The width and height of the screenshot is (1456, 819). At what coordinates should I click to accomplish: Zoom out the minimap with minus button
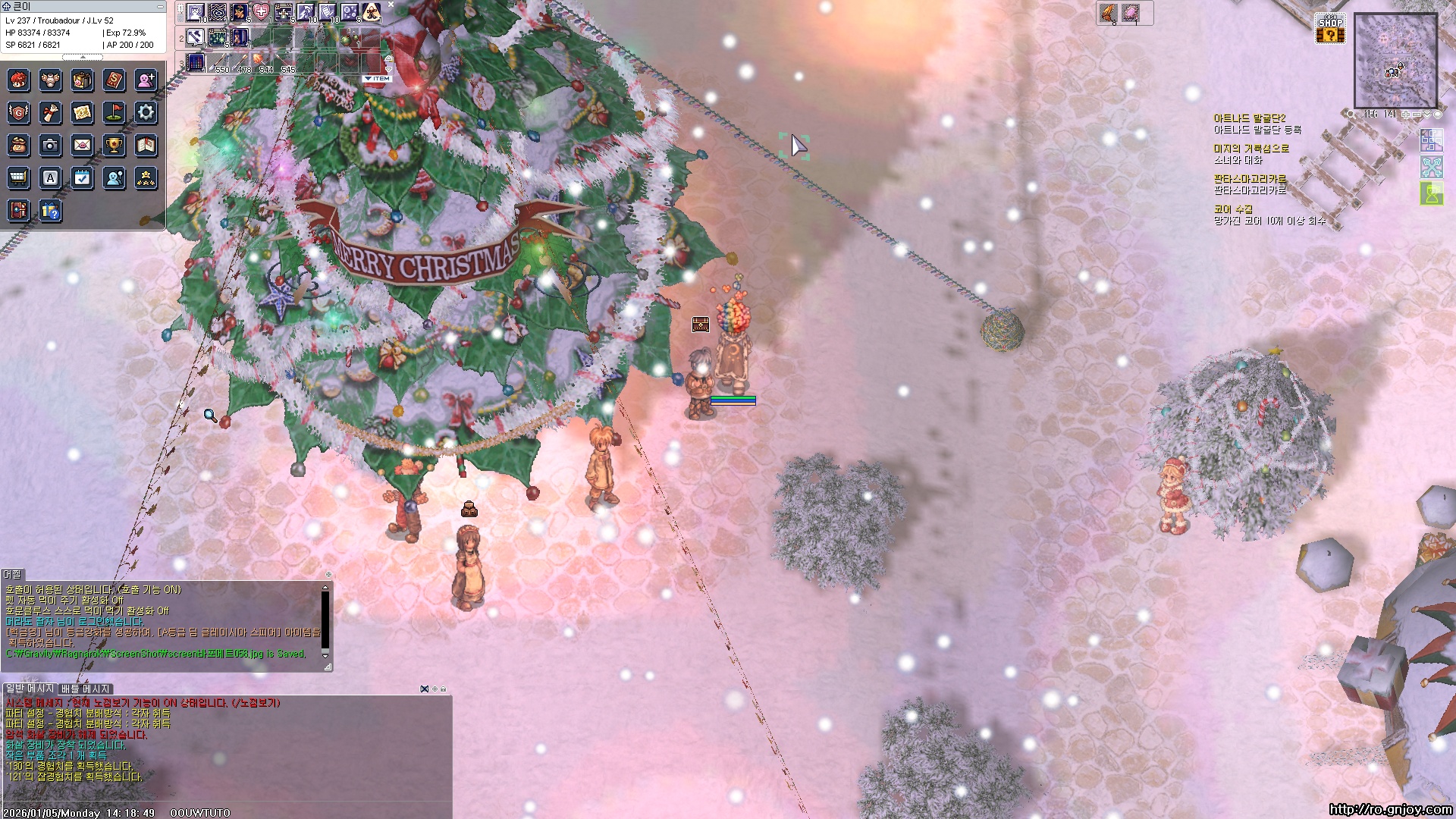[1417, 115]
